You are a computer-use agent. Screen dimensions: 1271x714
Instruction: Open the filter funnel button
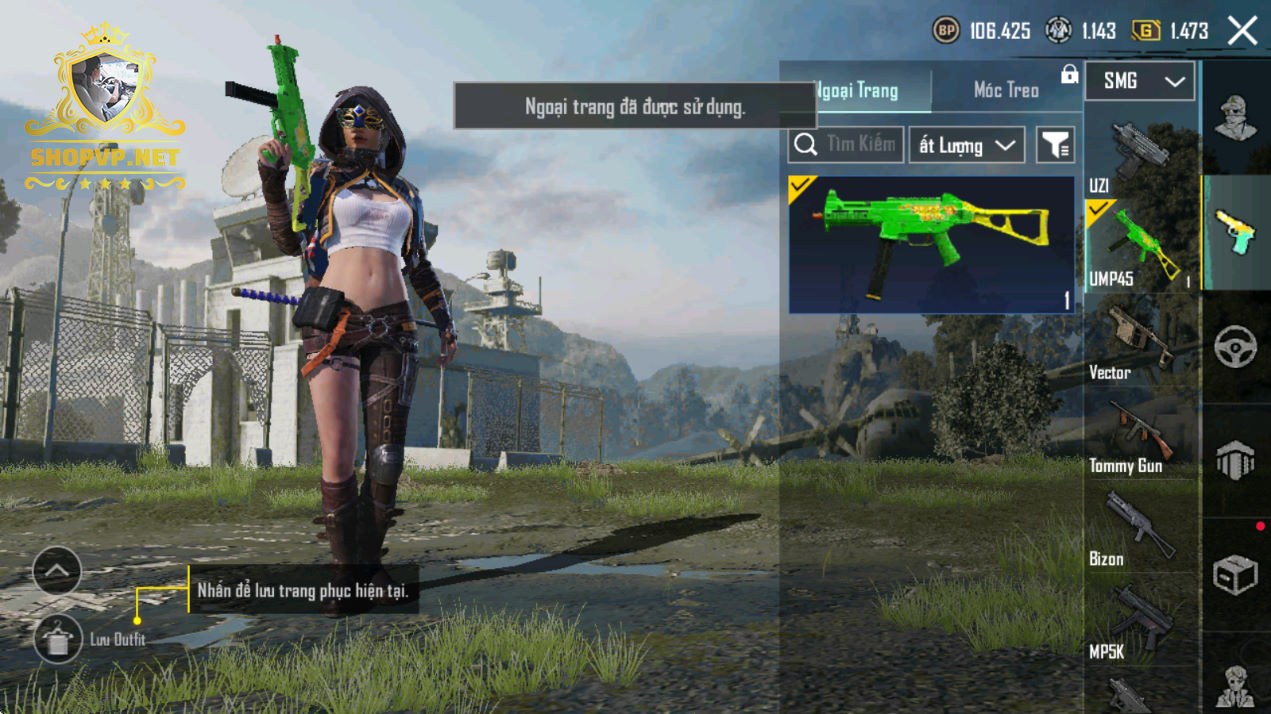tap(1055, 145)
